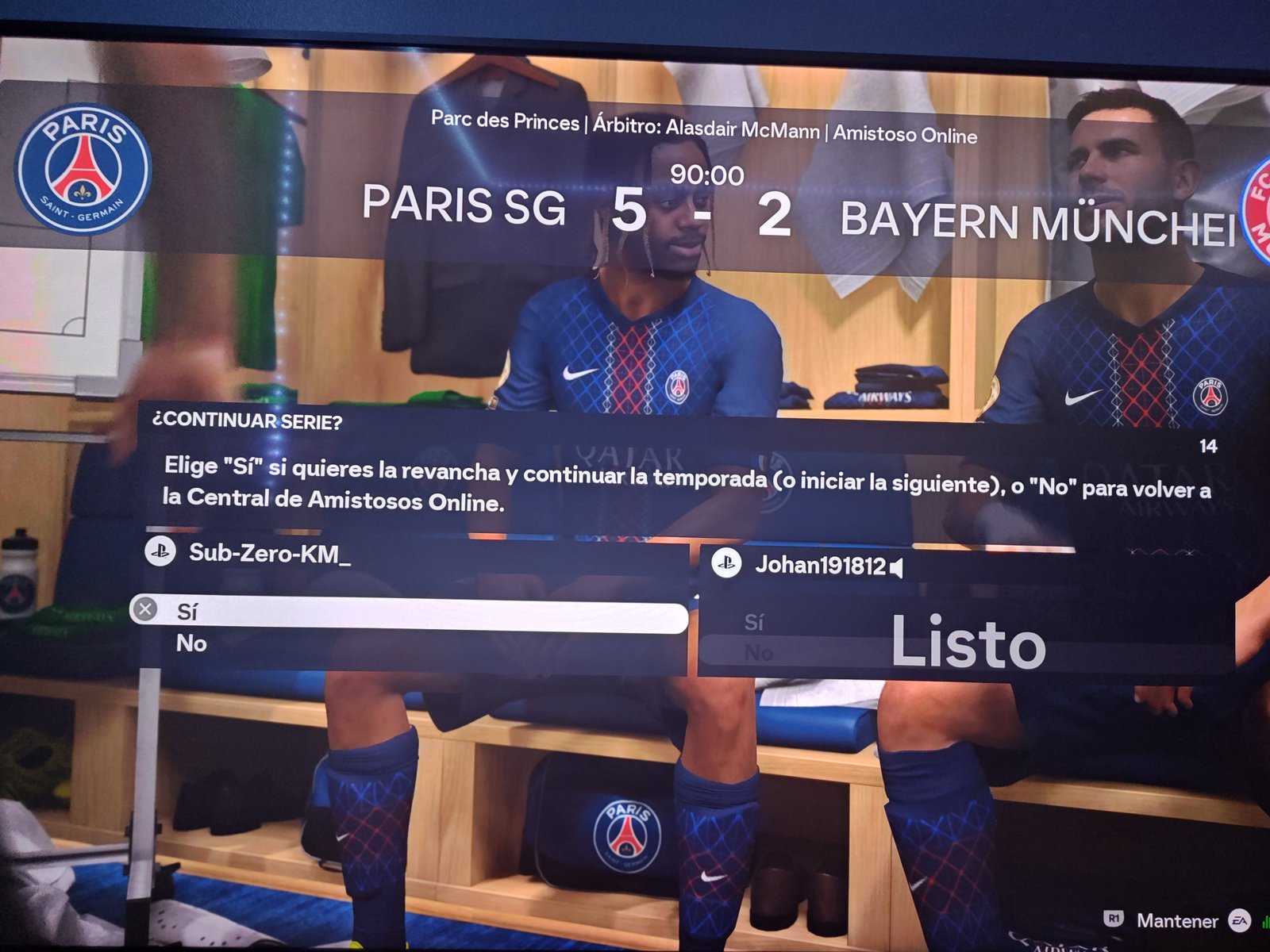Screen dimensions: 1270x952
Task: Click the speaker icon beside Johan191812
Action: pos(898,568)
